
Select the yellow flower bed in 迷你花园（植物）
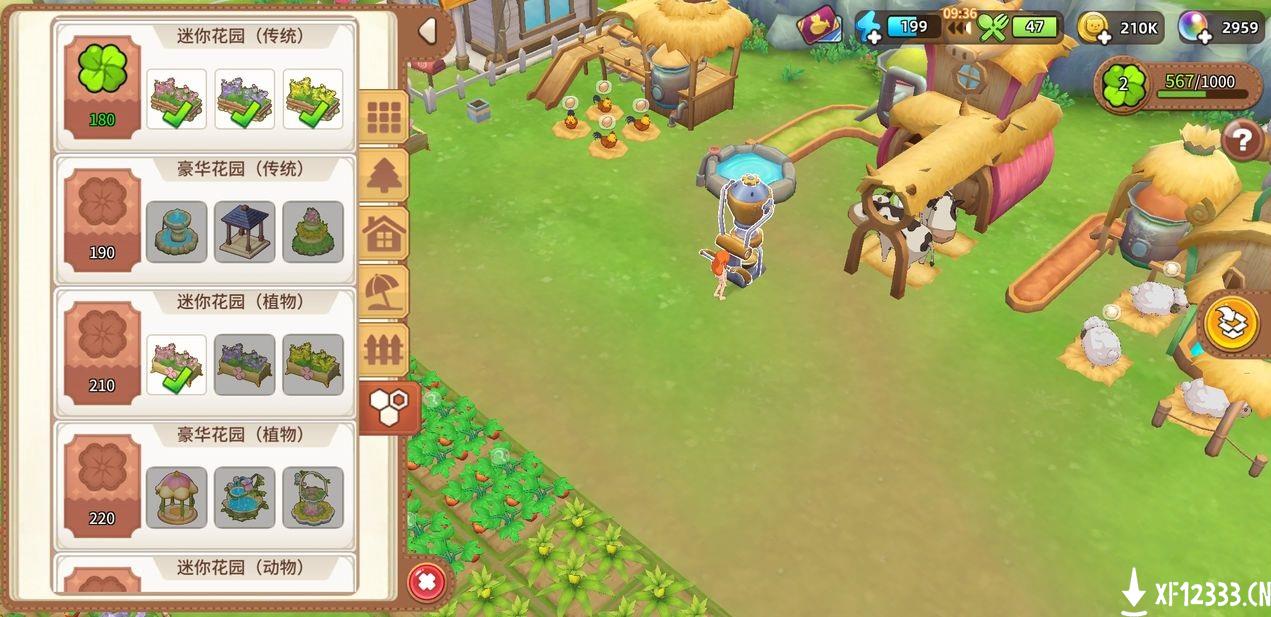pos(313,365)
